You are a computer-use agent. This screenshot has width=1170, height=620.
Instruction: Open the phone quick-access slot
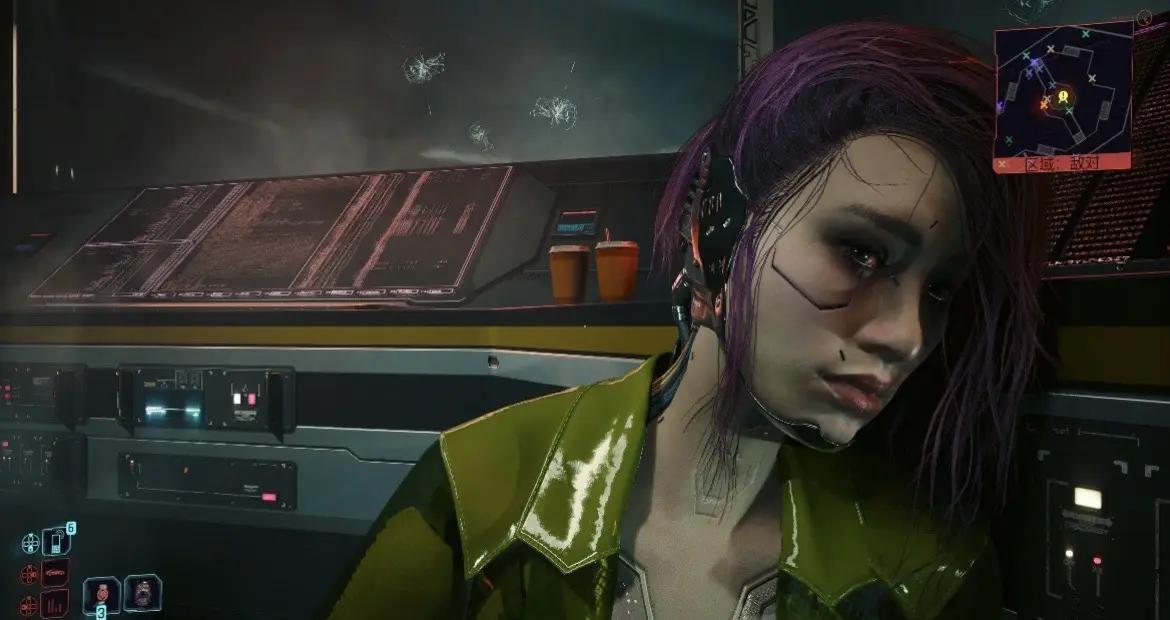point(57,543)
